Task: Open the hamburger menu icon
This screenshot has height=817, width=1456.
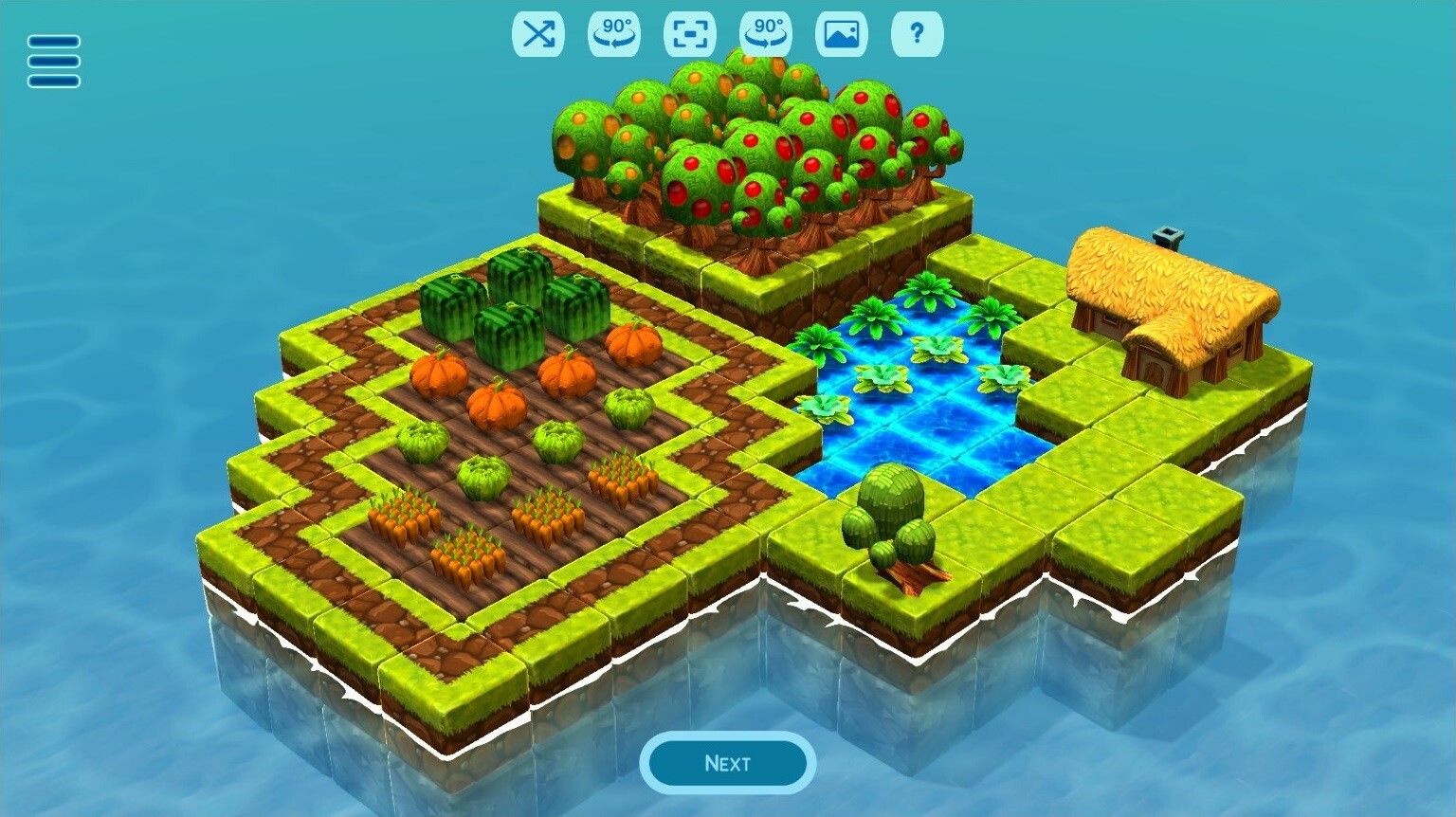Action: [x=52, y=63]
